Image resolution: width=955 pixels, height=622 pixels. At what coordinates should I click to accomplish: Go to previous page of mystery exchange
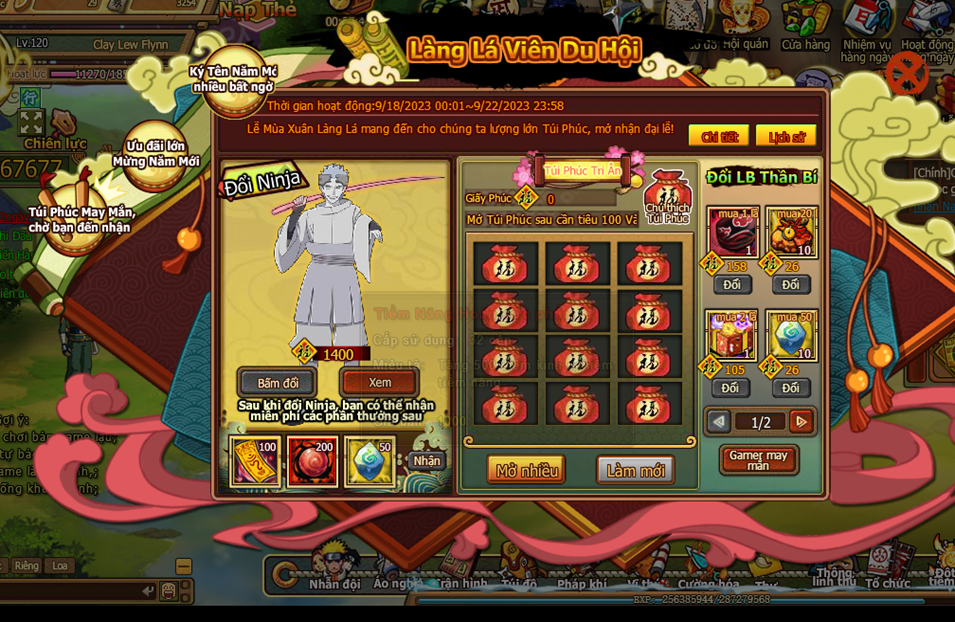(718, 422)
